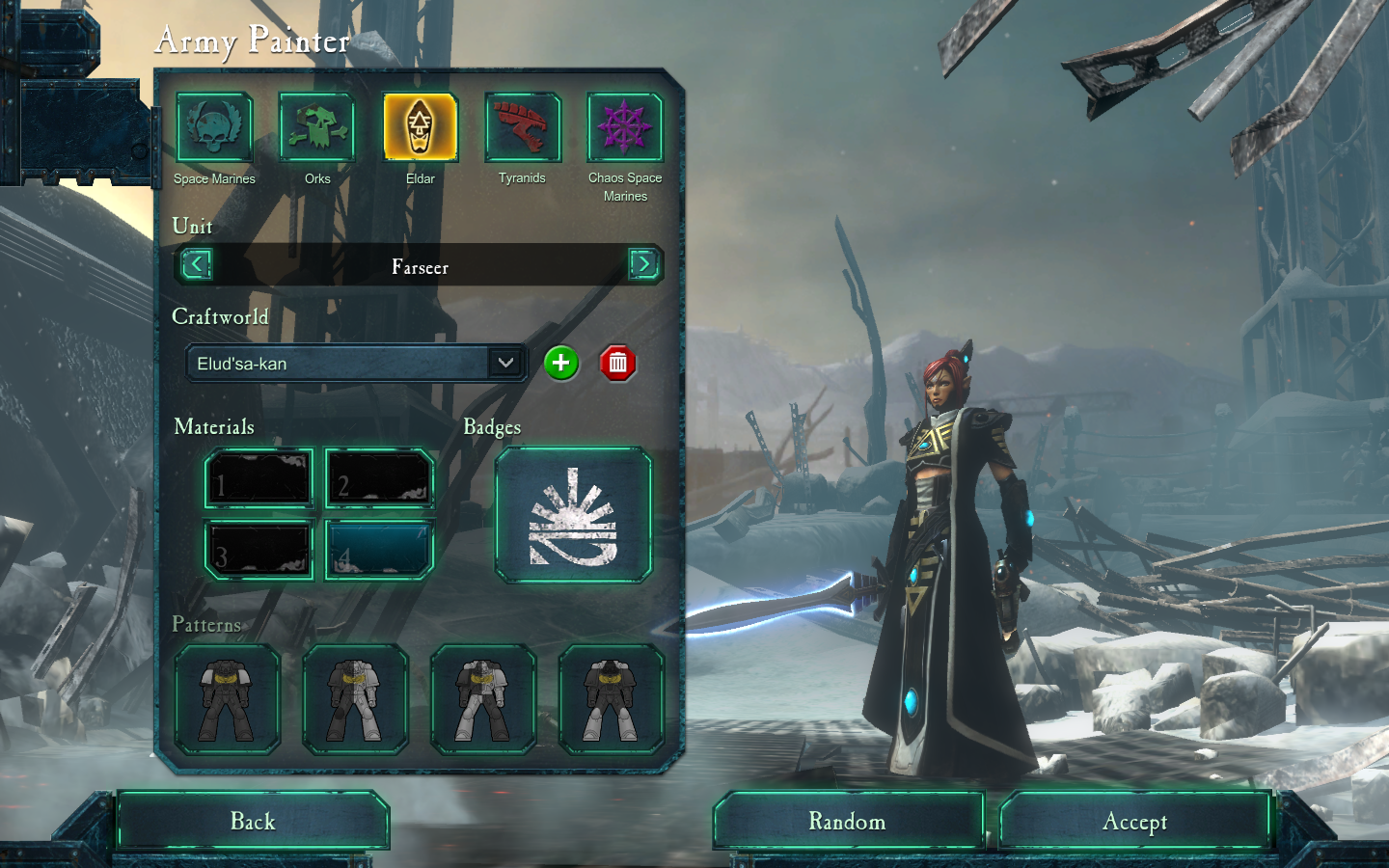
Task: Accept the army paint scheme
Action: (1134, 822)
